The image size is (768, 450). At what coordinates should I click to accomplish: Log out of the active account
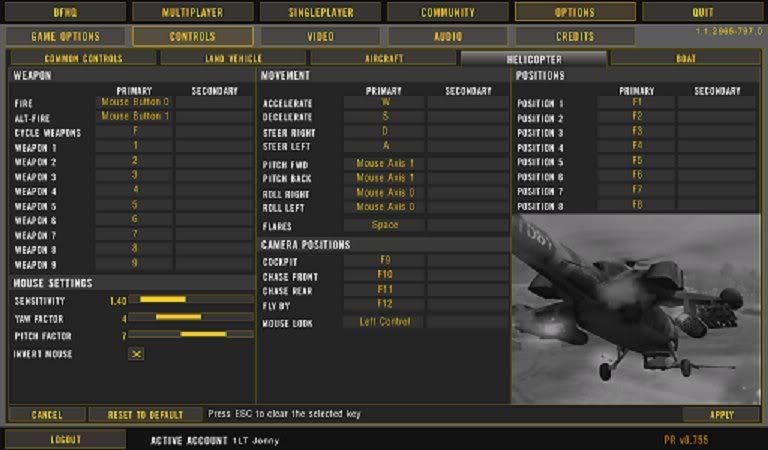pos(64,439)
